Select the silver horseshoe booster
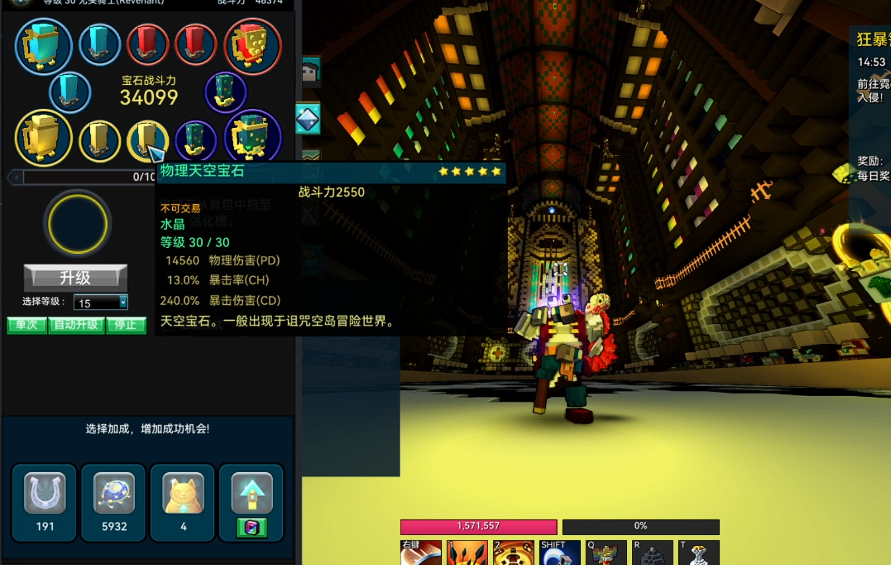Image resolution: width=891 pixels, height=565 pixels. point(44,495)
